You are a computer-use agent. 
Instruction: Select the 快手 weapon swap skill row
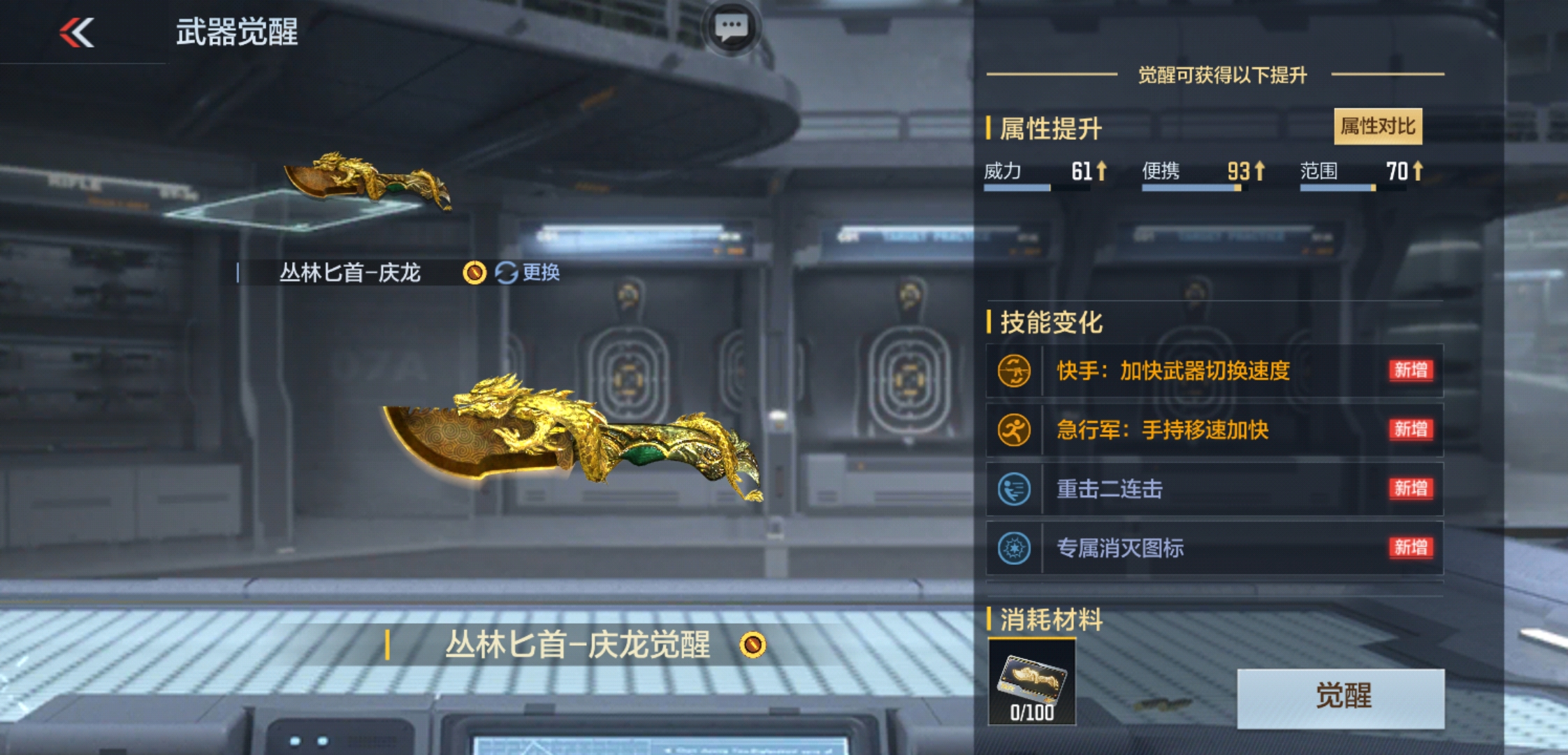point(1214,371)
